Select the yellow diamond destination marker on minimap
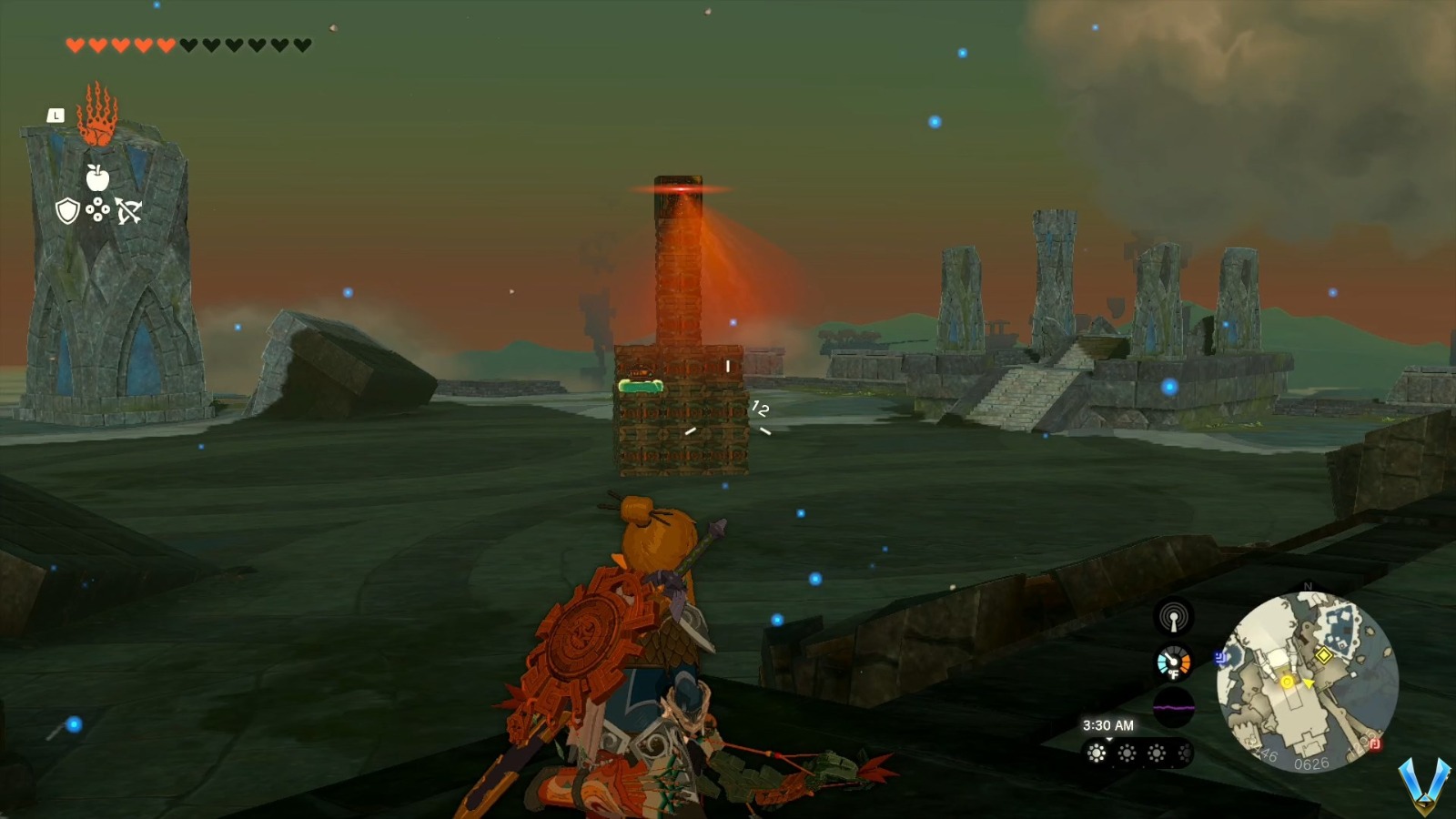Viewport: 1456px width, 819px height. (x=1324, y=656)
